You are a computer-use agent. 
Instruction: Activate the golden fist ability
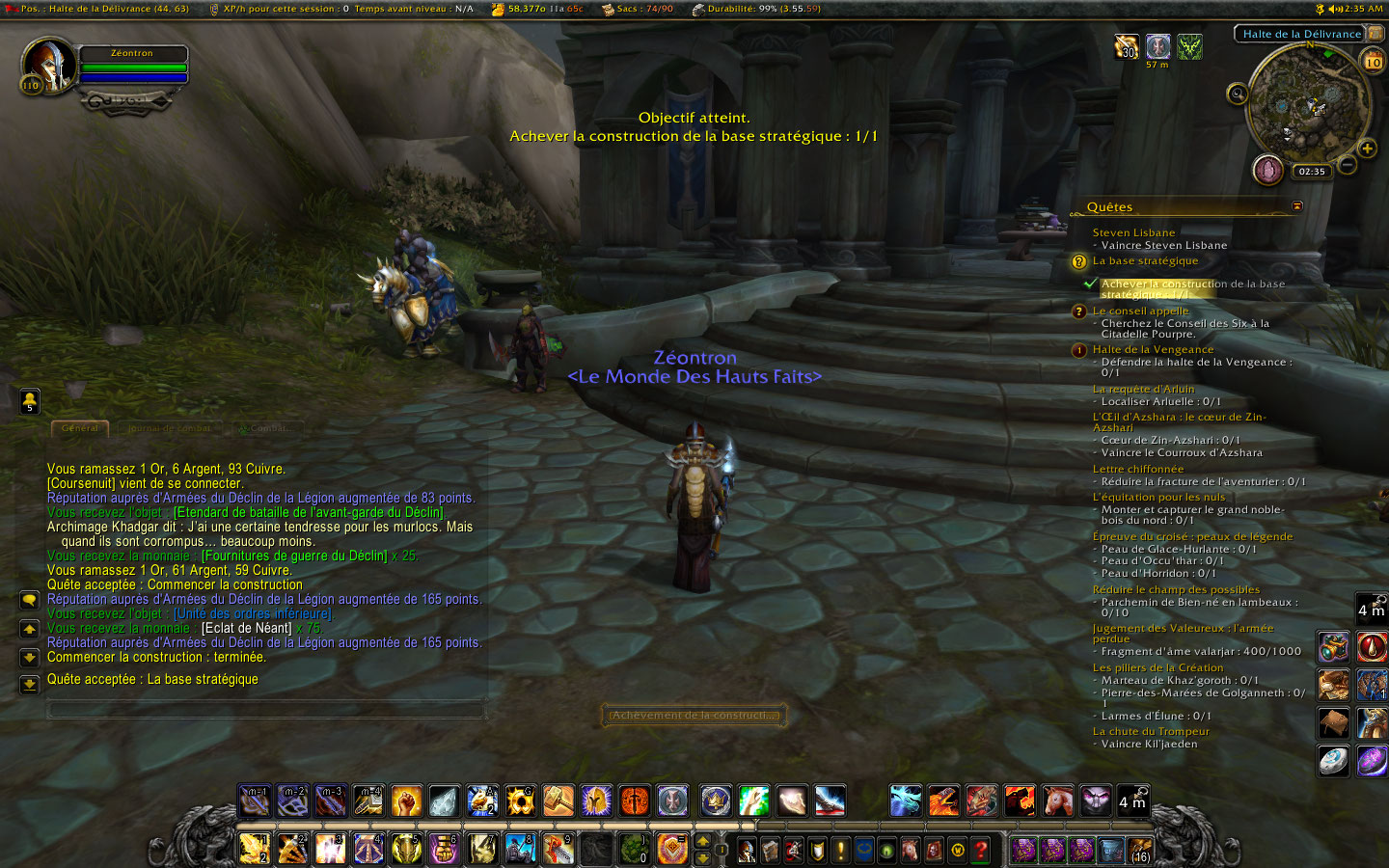pyautogui.click(x=406, y=800)
